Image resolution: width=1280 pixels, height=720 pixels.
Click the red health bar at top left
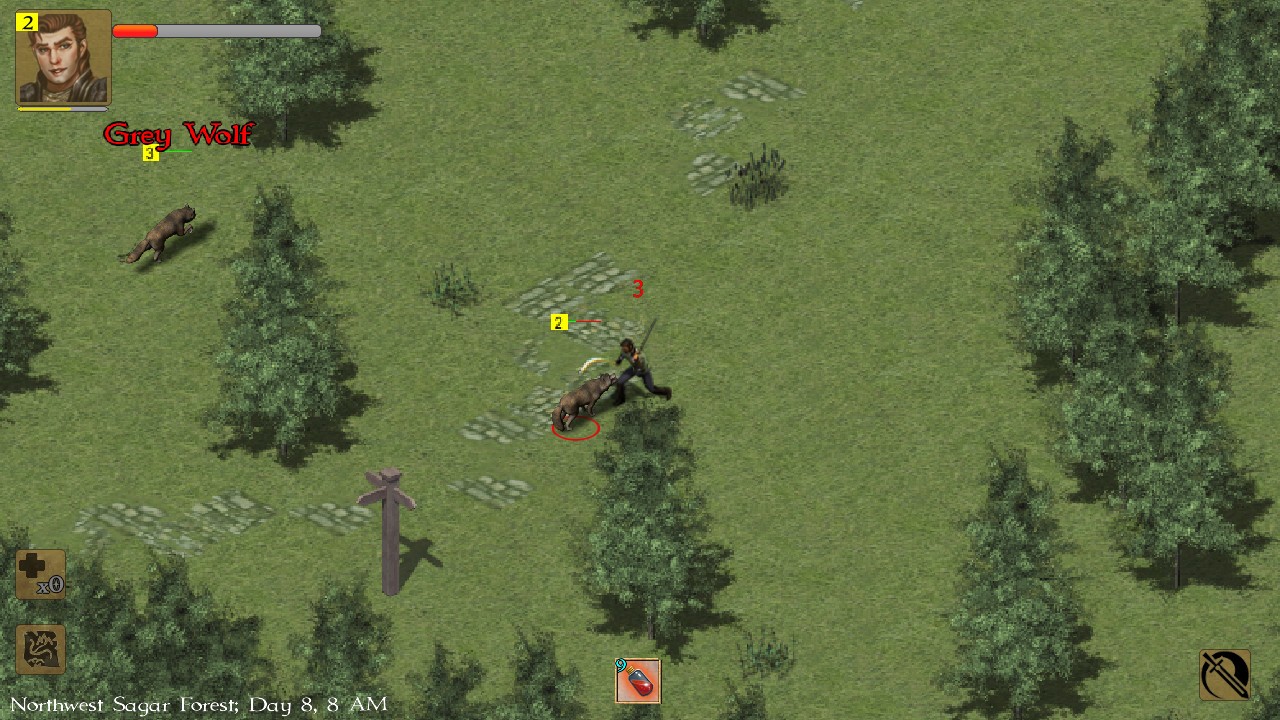click(135, 31)
